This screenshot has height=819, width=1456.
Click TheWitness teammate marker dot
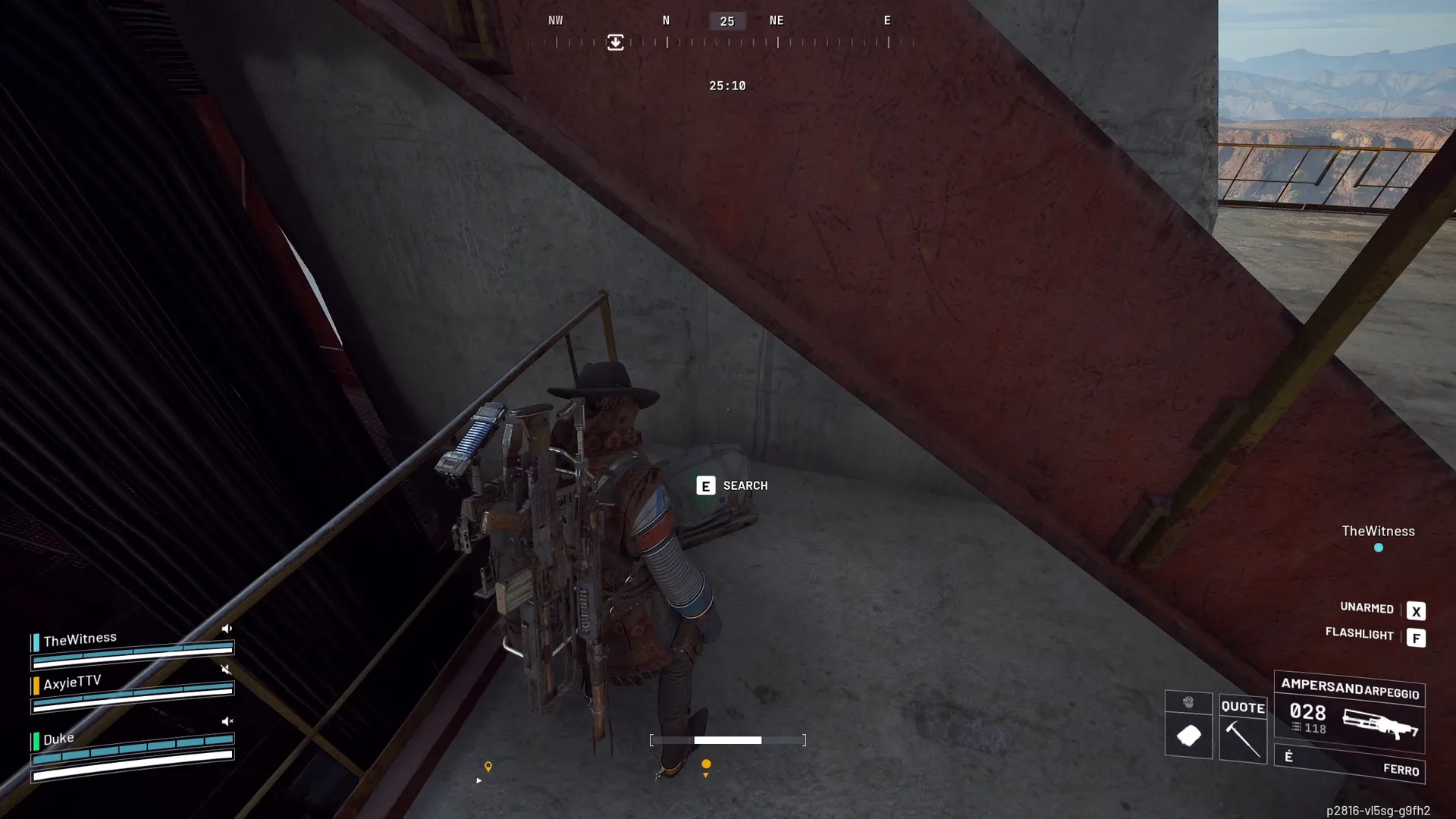[x=1379, y=548]
